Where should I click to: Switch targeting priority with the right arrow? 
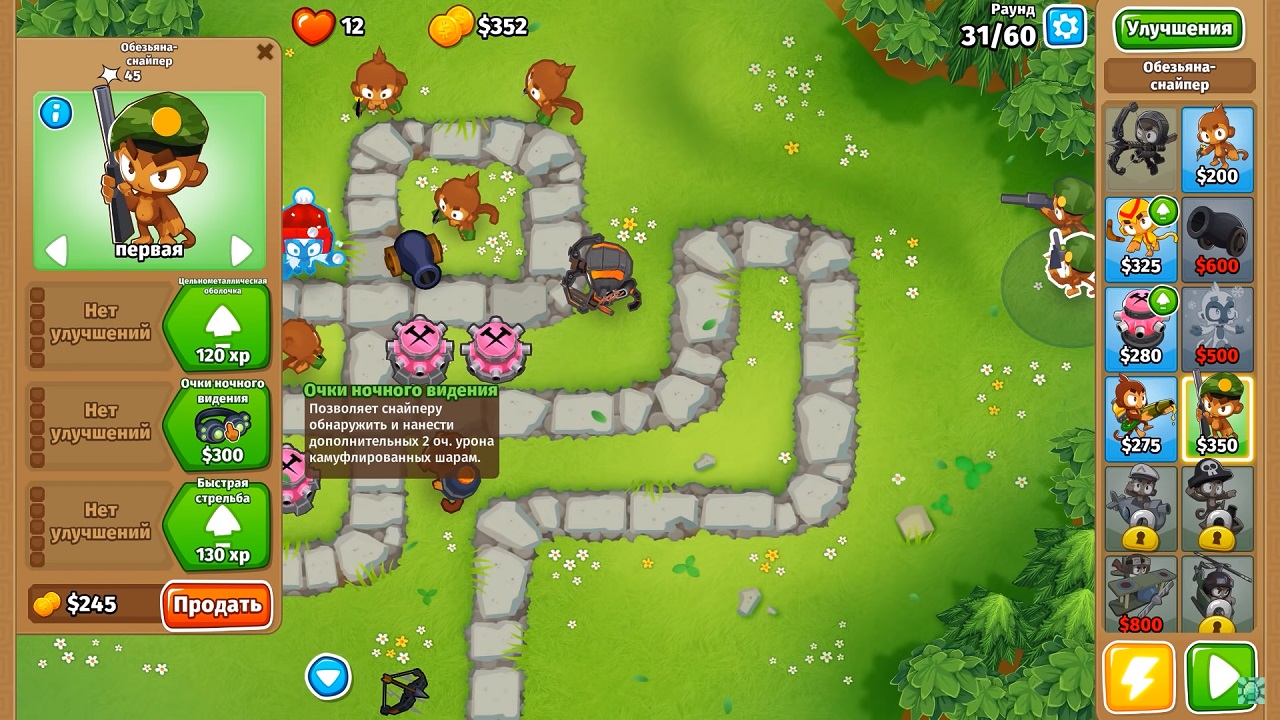240,252
